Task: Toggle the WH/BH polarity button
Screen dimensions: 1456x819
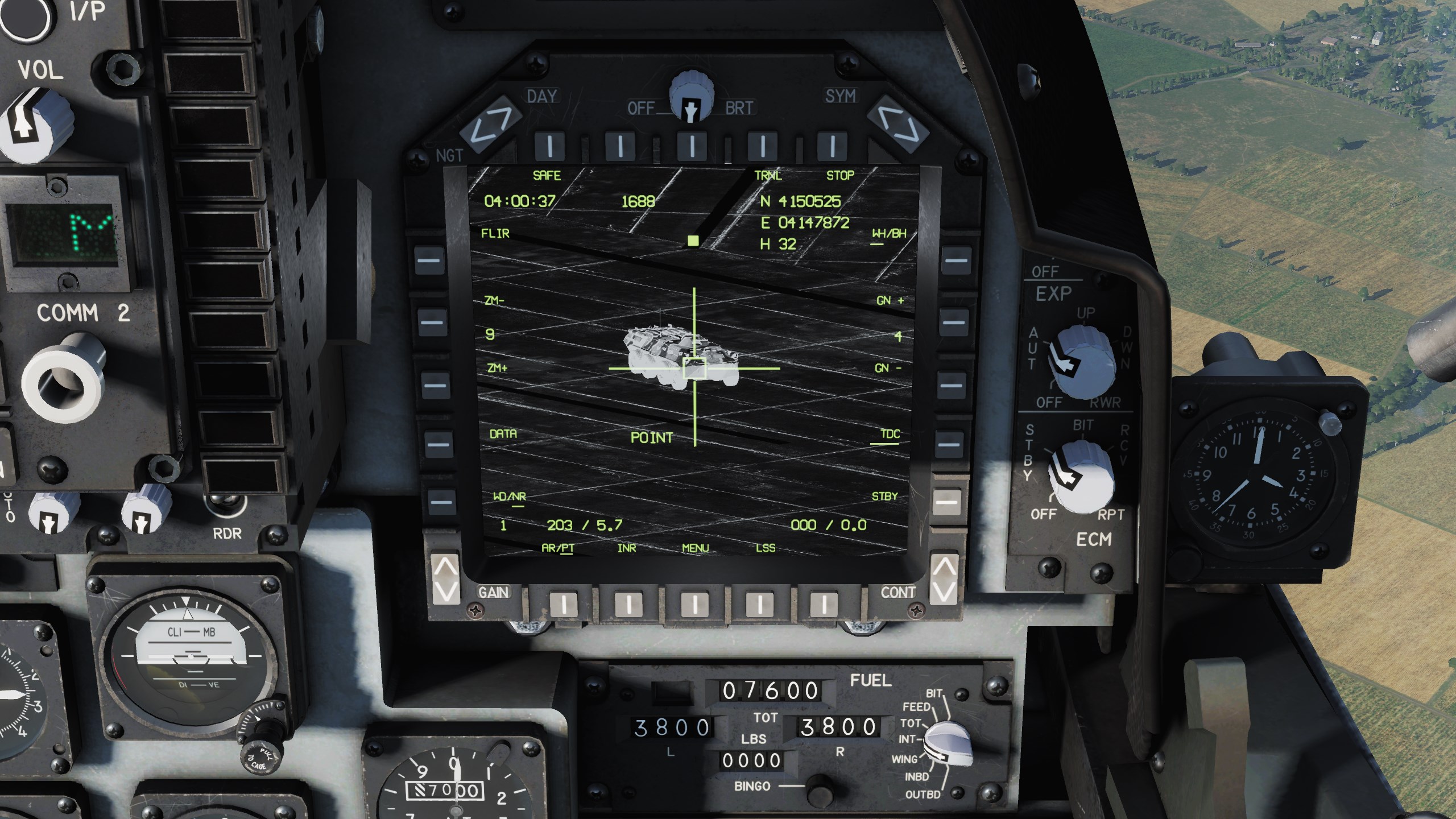Action: click(x=955, y=260)
